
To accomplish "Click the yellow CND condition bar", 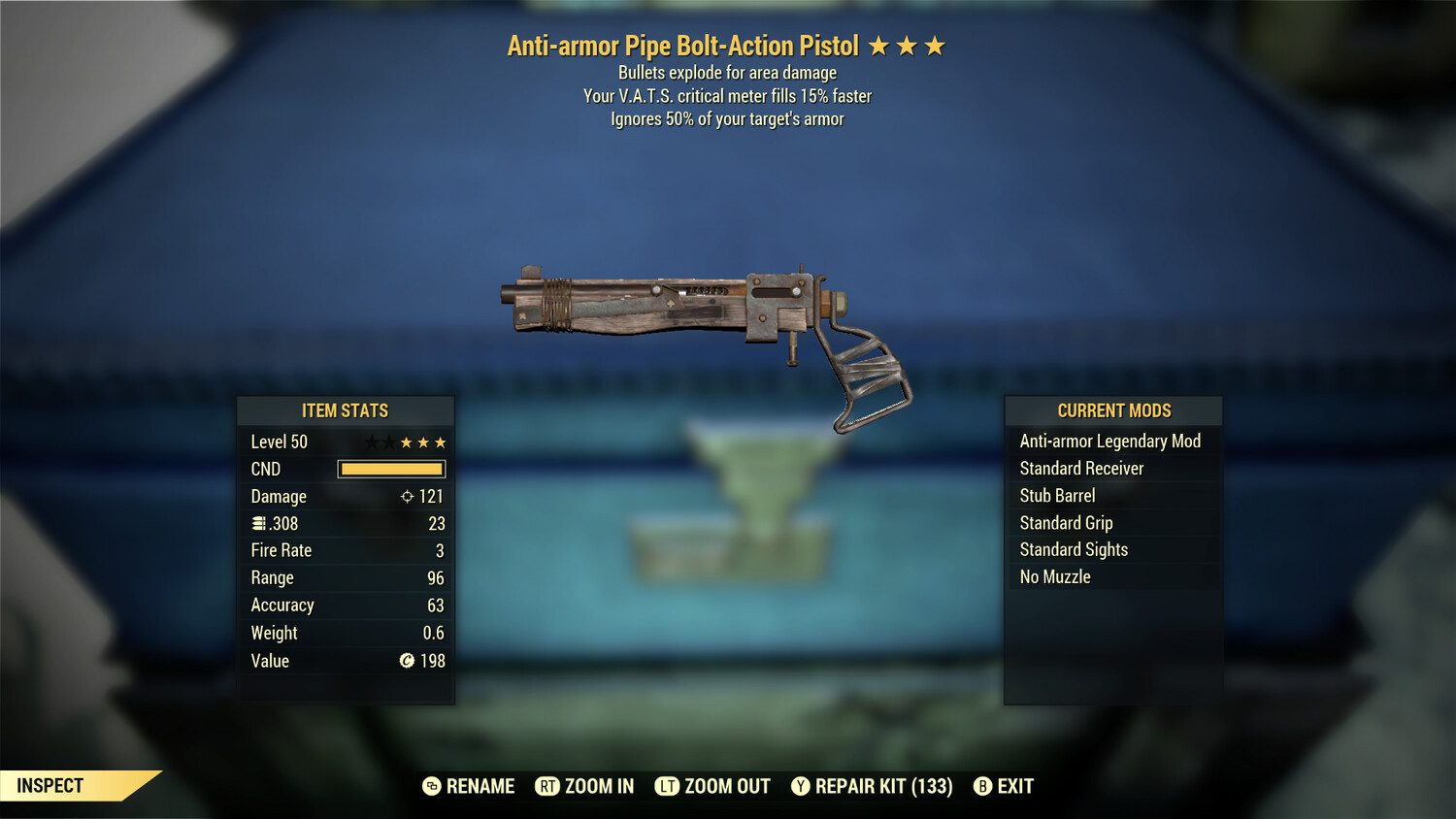I will click(390, 469).
